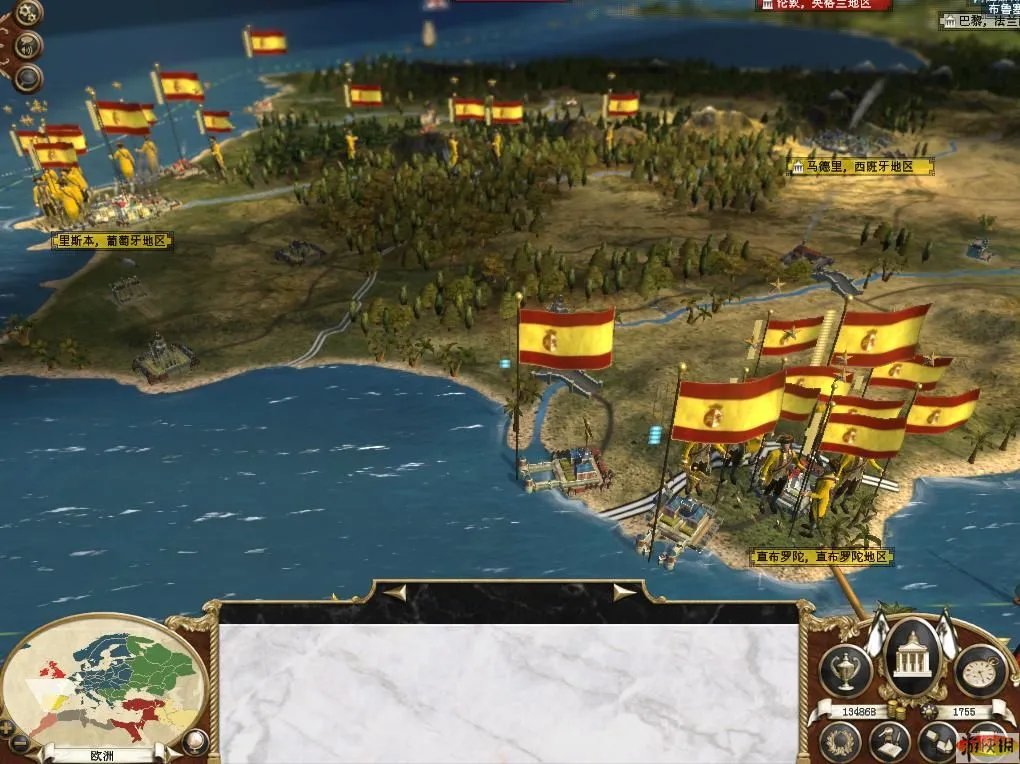Screen dimensions: 1020x764
Task: Select the Gibraltar settlement label
Action: coord(821,557)
